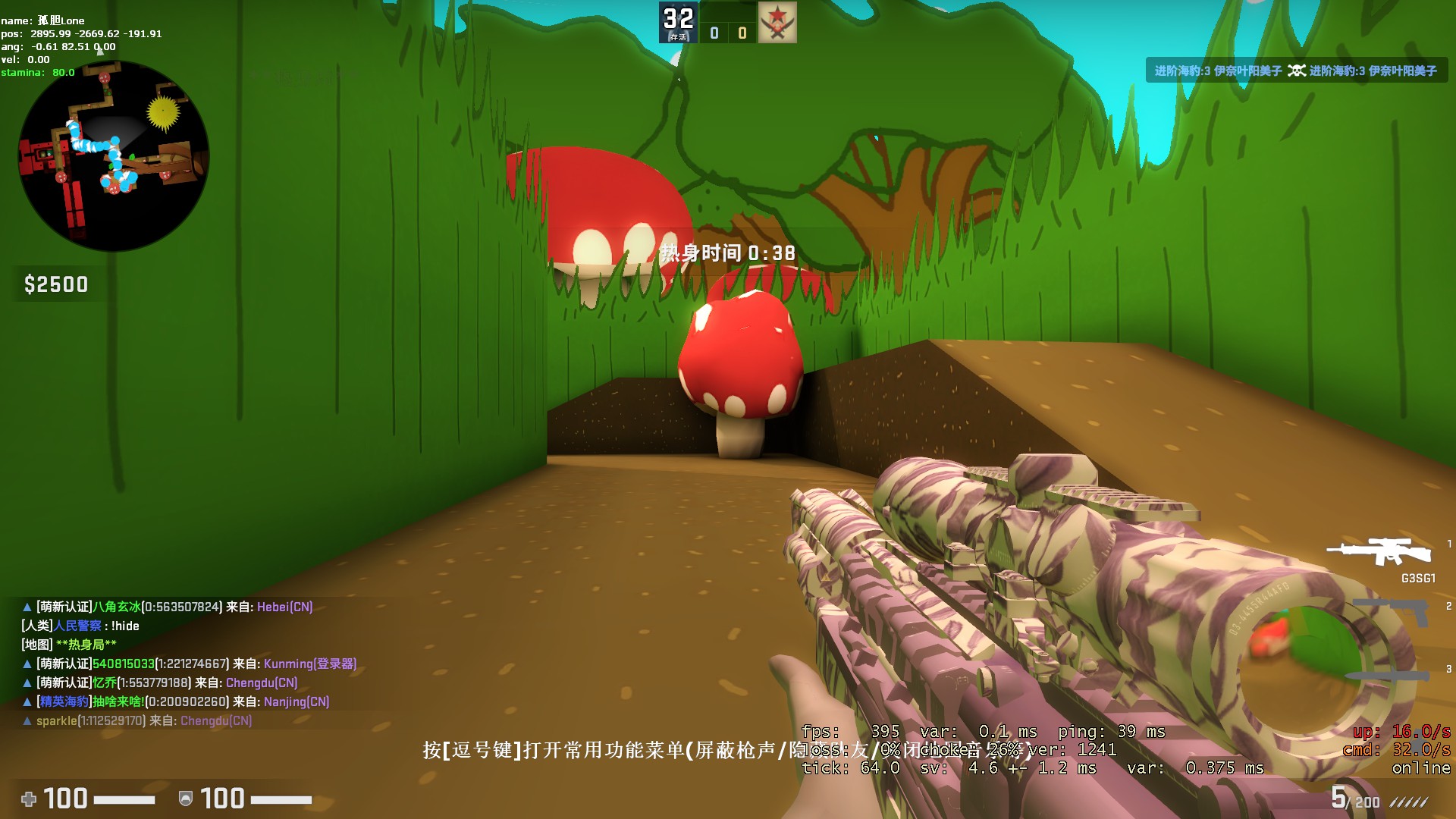Click the health cross icon near 100

29,799
